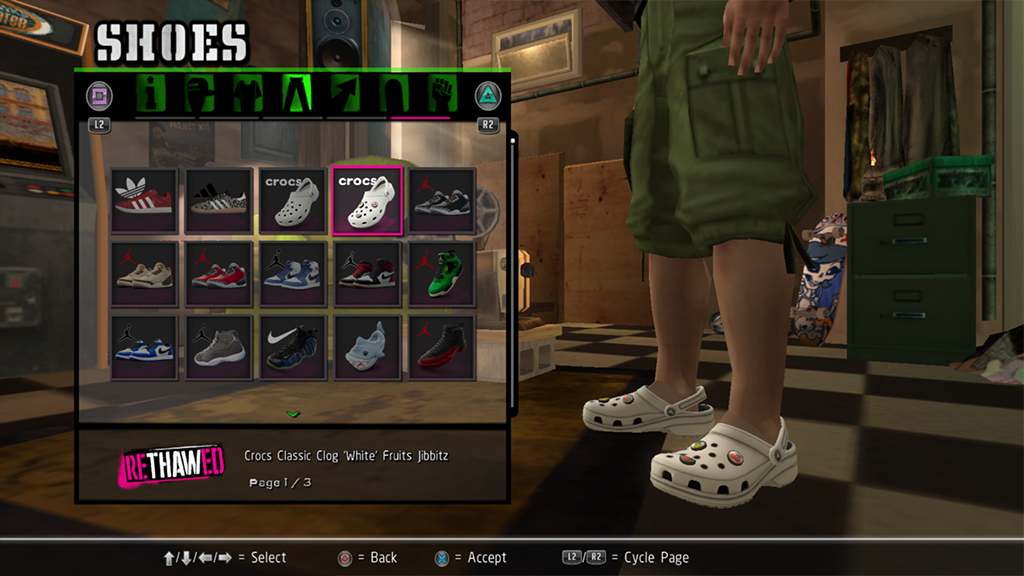Switch to the t-shirt tops tab
This screenshot has width=1024, height=576.
click(x=248, y=94)
